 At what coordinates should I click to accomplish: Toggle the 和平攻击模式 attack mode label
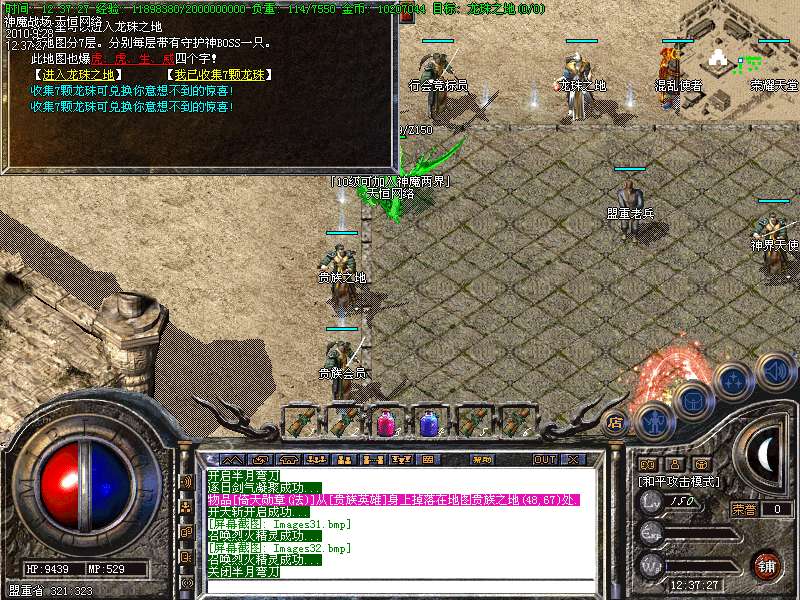[679, 481]
